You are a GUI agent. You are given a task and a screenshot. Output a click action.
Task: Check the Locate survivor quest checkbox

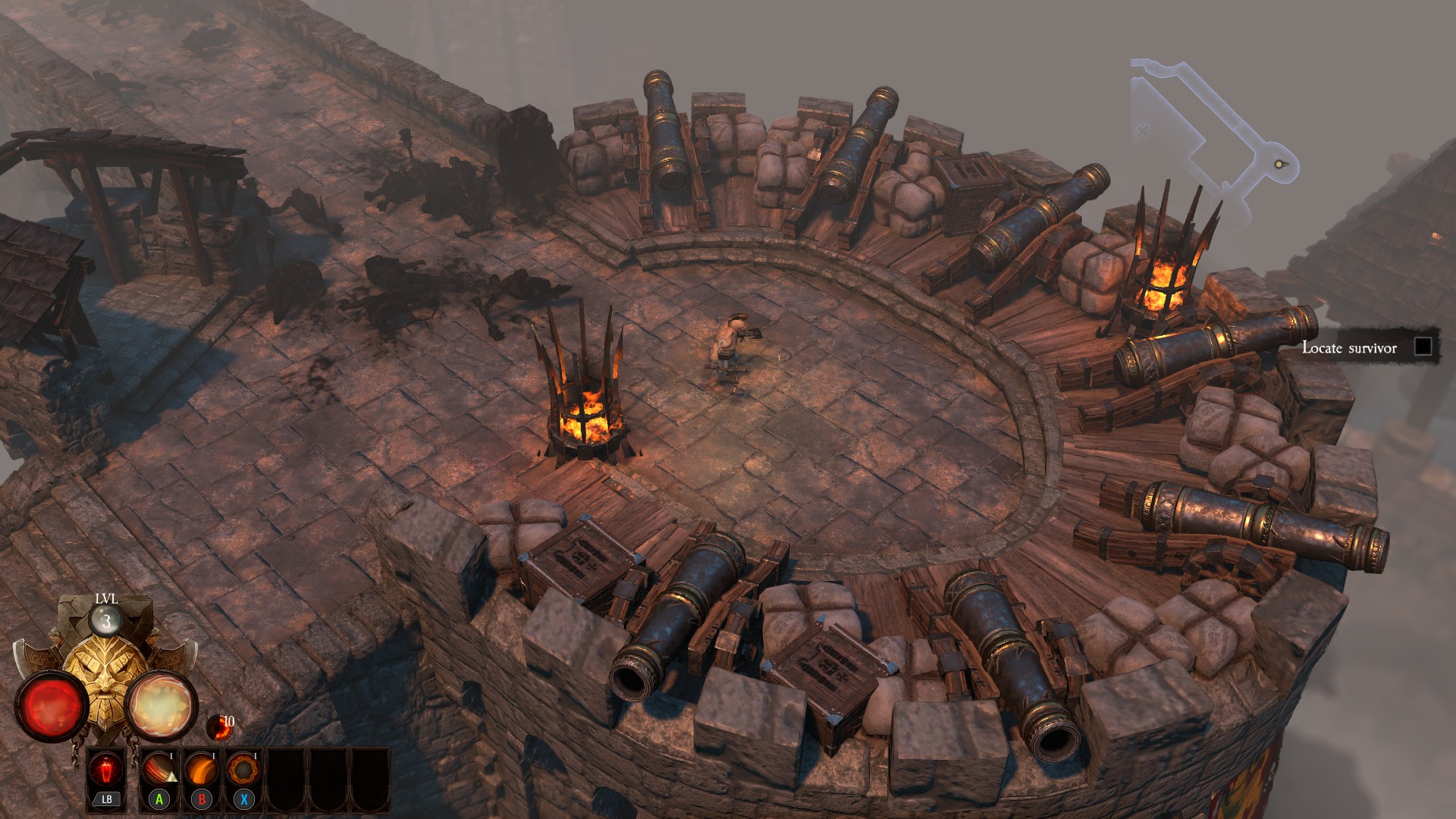tap(1423, 348)
